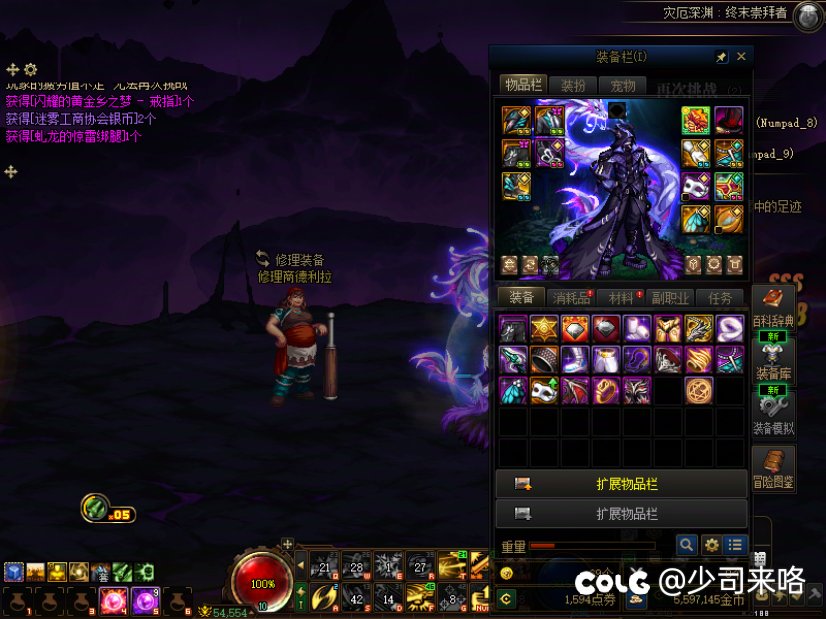Open inventory settings gear button

[711, 545]
